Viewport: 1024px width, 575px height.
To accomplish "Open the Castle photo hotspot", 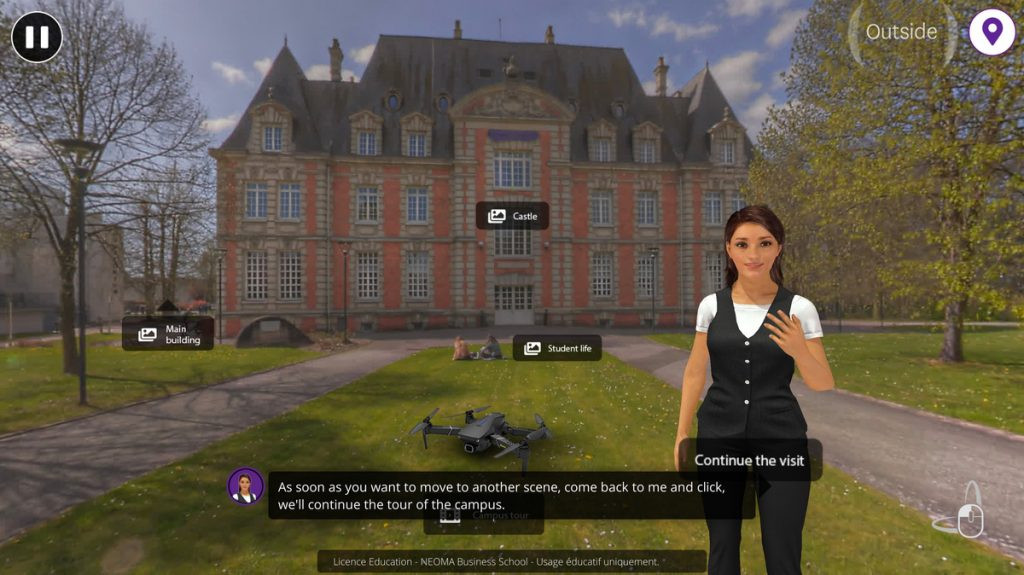I will click(512, 216).
